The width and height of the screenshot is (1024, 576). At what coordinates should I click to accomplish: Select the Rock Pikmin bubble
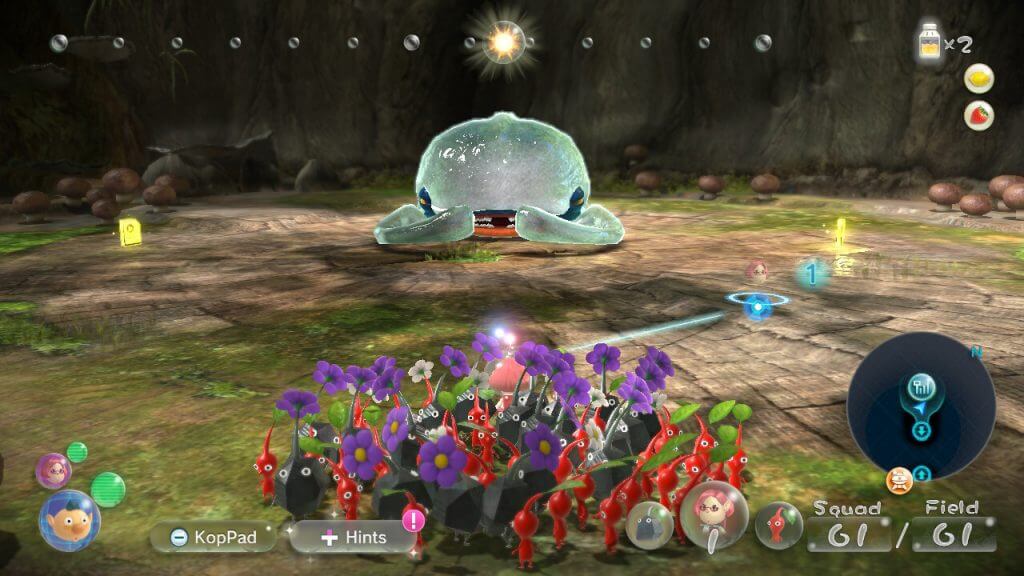click(x=649, y=524)
